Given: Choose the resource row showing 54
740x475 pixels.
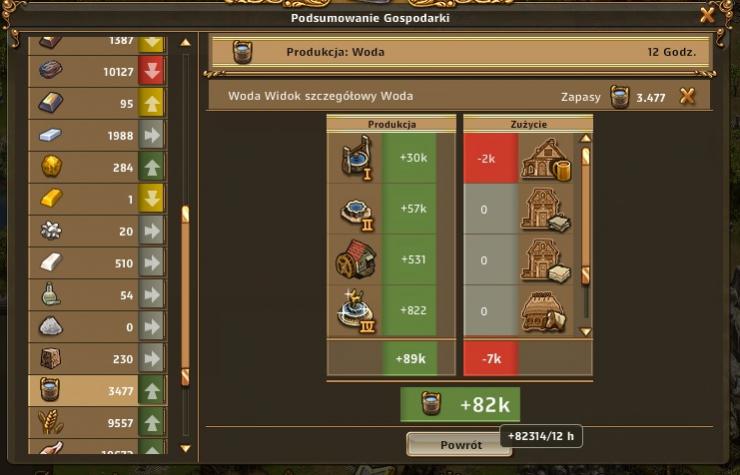Looking at the screenshot, I should point(97,295).
